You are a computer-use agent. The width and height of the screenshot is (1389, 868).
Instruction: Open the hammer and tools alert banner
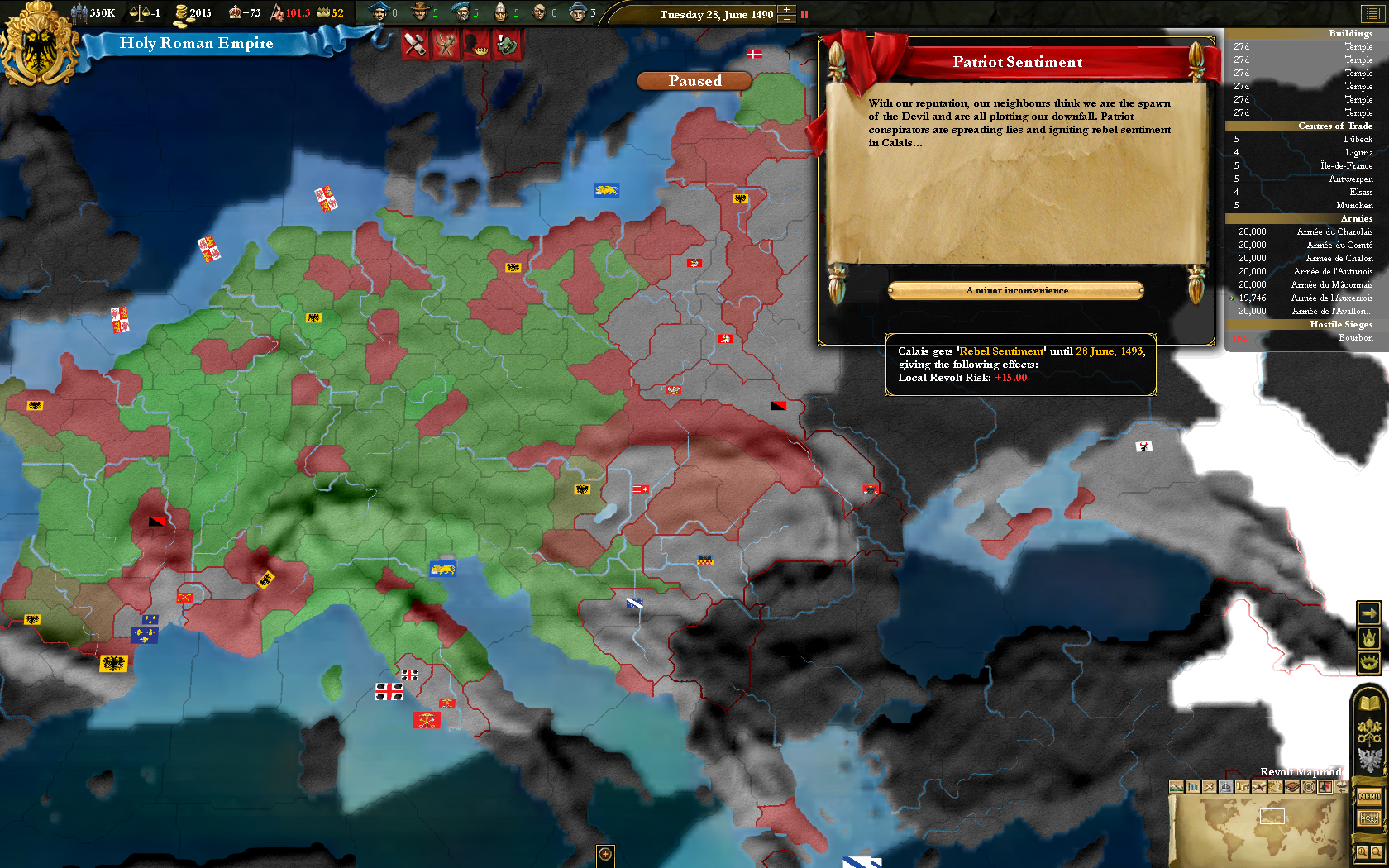pyautogui.click(x=415, y=44)
